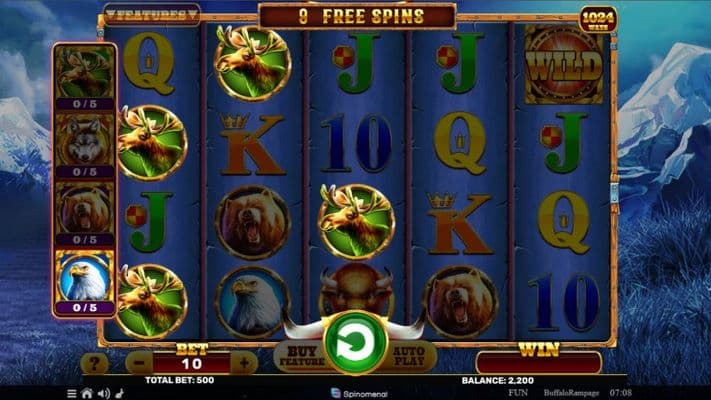711x400 pixels.
Task: Open the hamburger menu in the bottom bar
Action: pyautogui.click(x=72, y=394)
